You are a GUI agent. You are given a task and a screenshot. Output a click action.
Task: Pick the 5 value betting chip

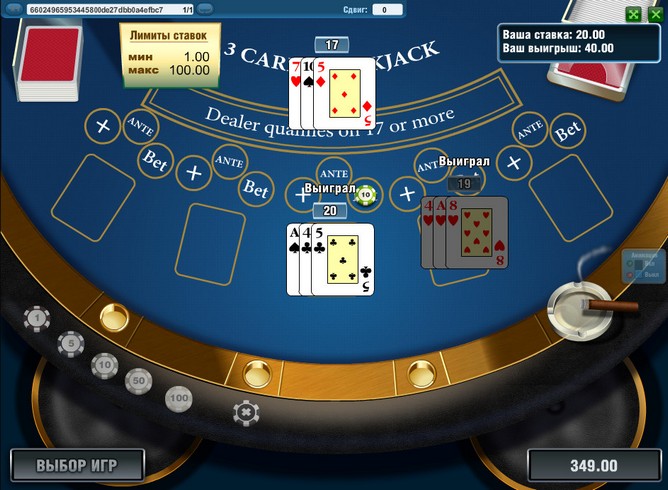click(70, 344)
